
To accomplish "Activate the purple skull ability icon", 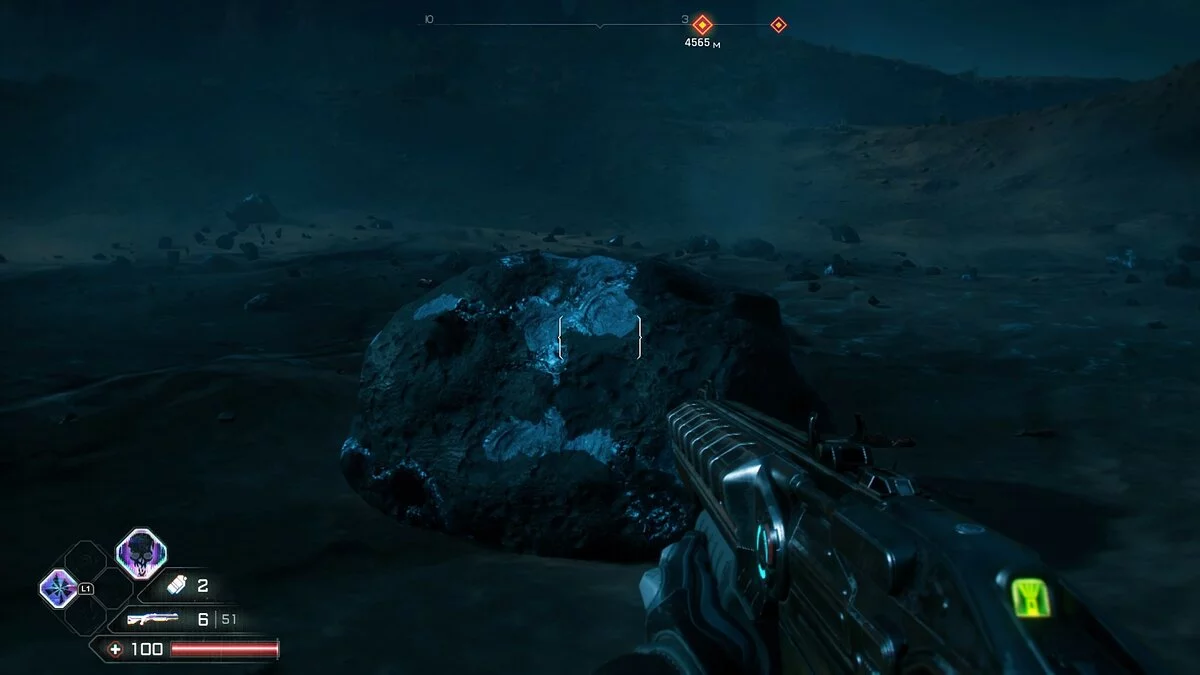I will point(141,553).
